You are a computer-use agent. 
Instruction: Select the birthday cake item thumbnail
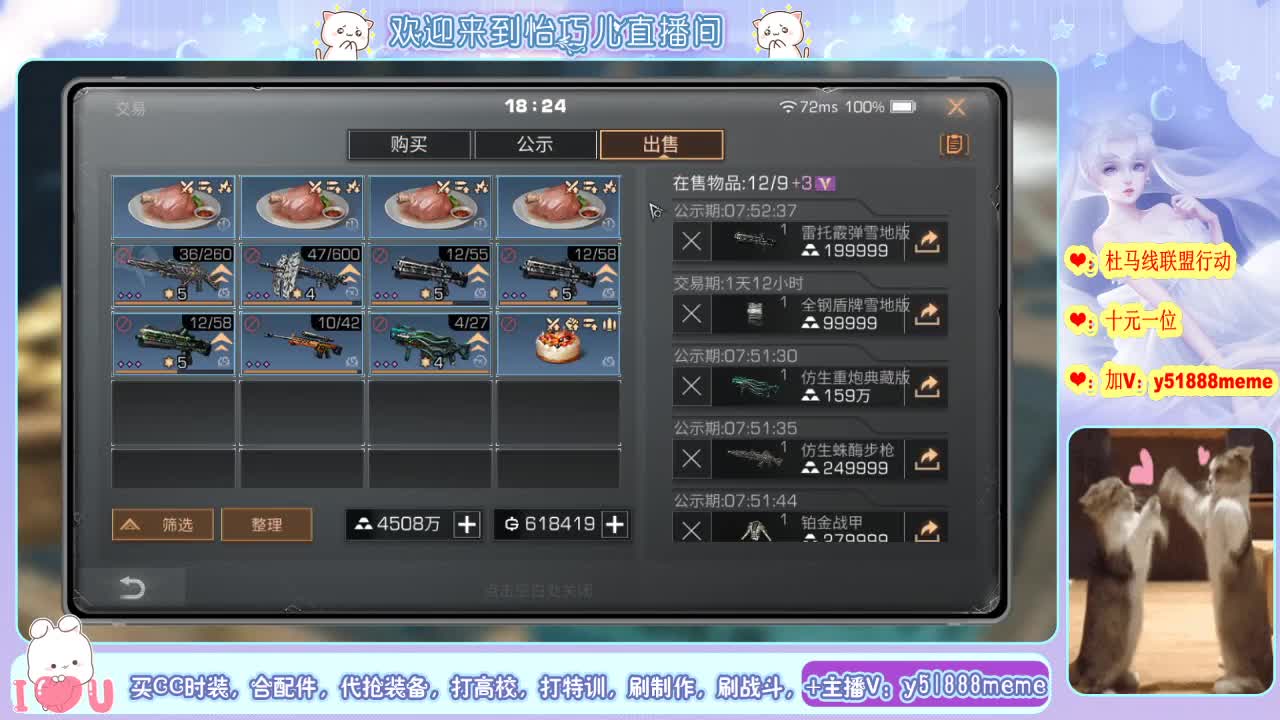click(558, 344)
